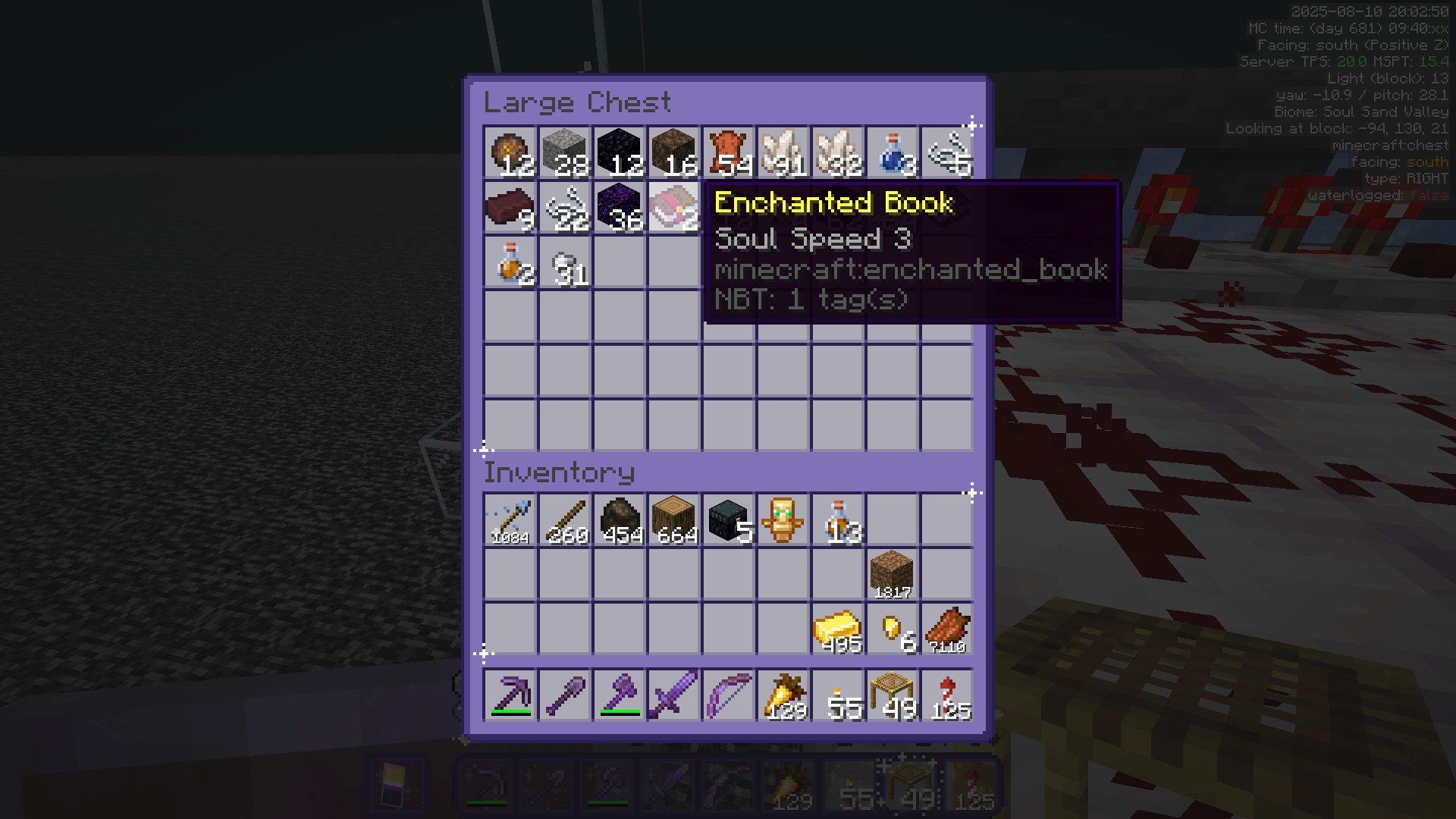Viewport: 1456px width, 819px height.
Task: Click the gravel stack of 28 in chest
Action: 565,152
